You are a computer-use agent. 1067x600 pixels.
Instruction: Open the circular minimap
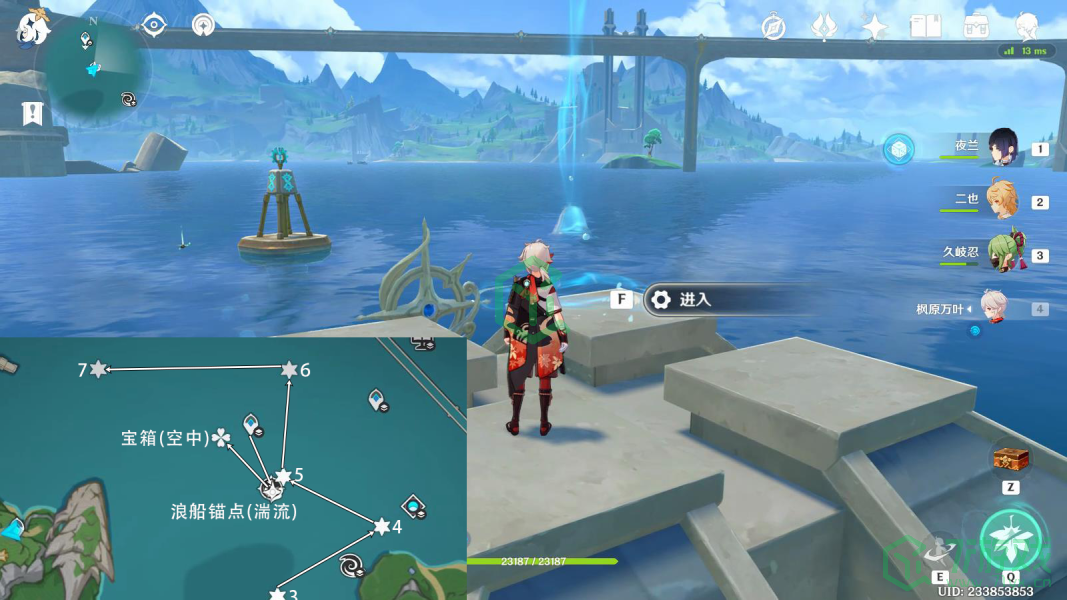click(x=93, y=68)
